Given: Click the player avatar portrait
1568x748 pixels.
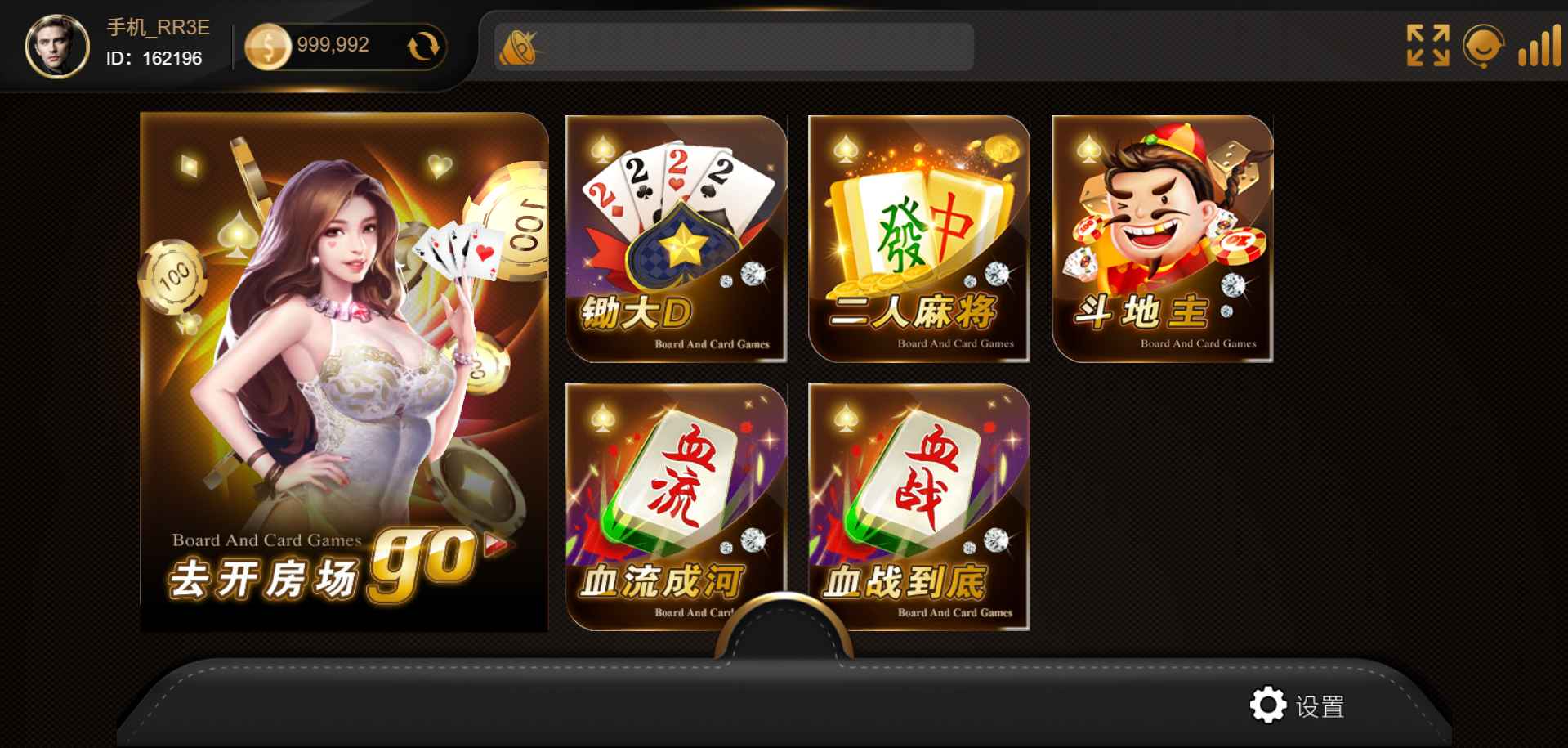Looking at the screenshot, I should [x=56, y=45].
